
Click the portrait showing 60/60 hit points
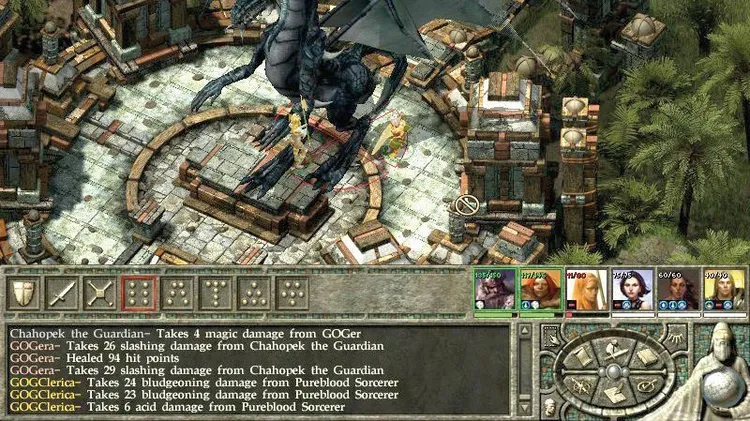click(677, 291)
